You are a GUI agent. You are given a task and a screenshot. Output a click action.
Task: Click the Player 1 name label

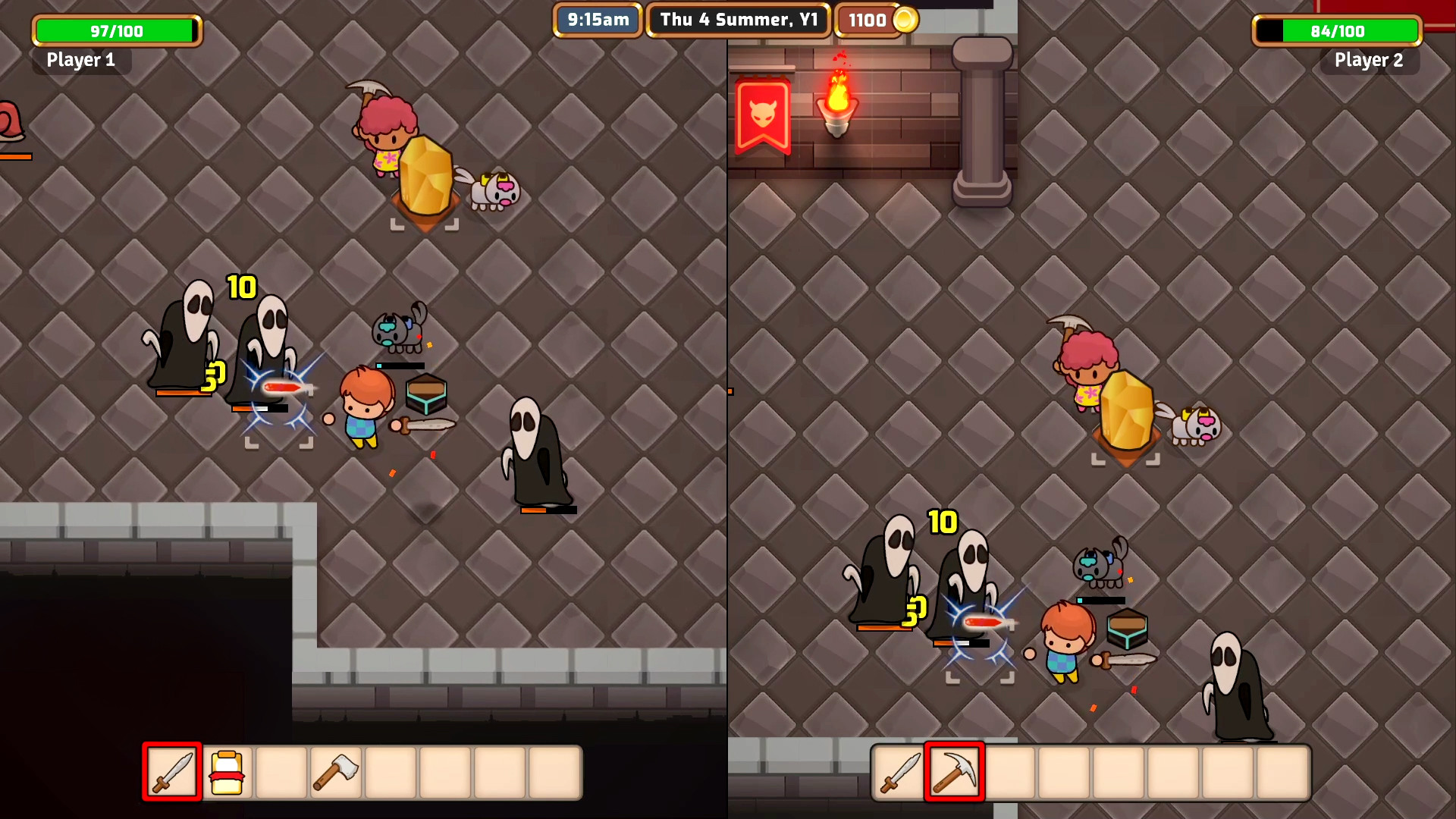tap(80, 60)
